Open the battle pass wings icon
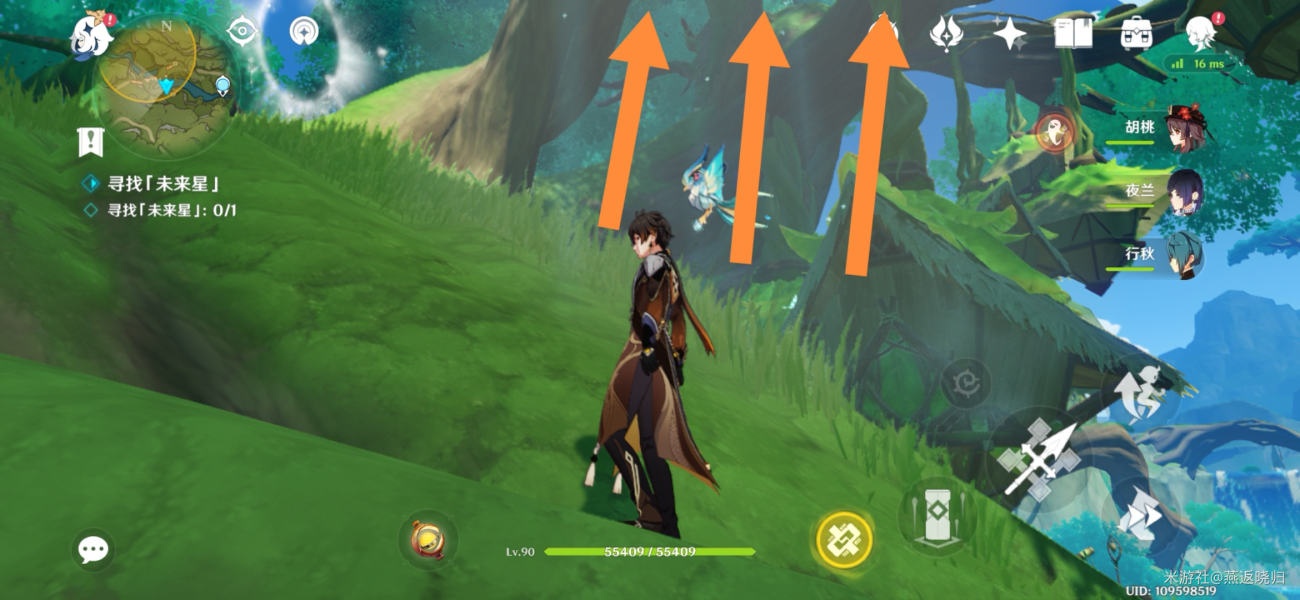 coord(944,33)
